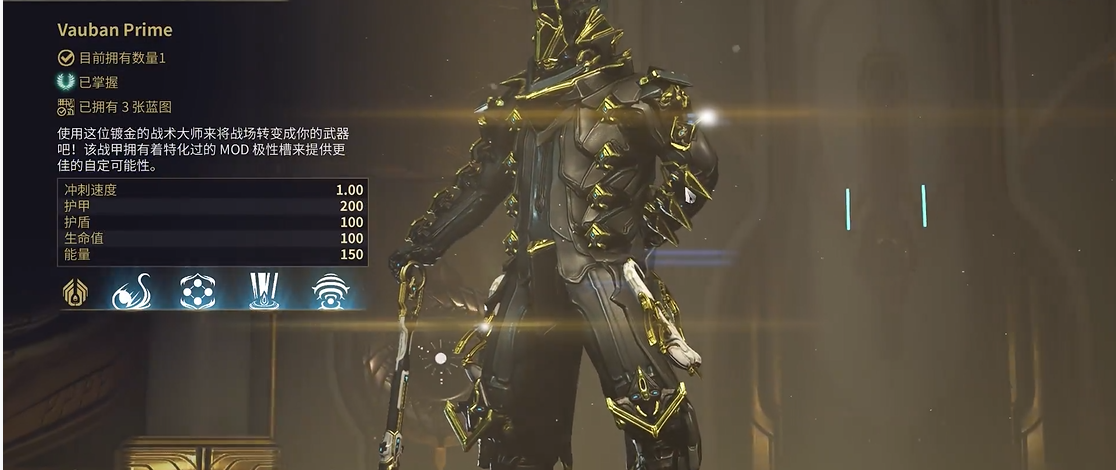1116x470 pixels.
Task: Select the gold passive ability icon
Action: click(x=76, y=291)
